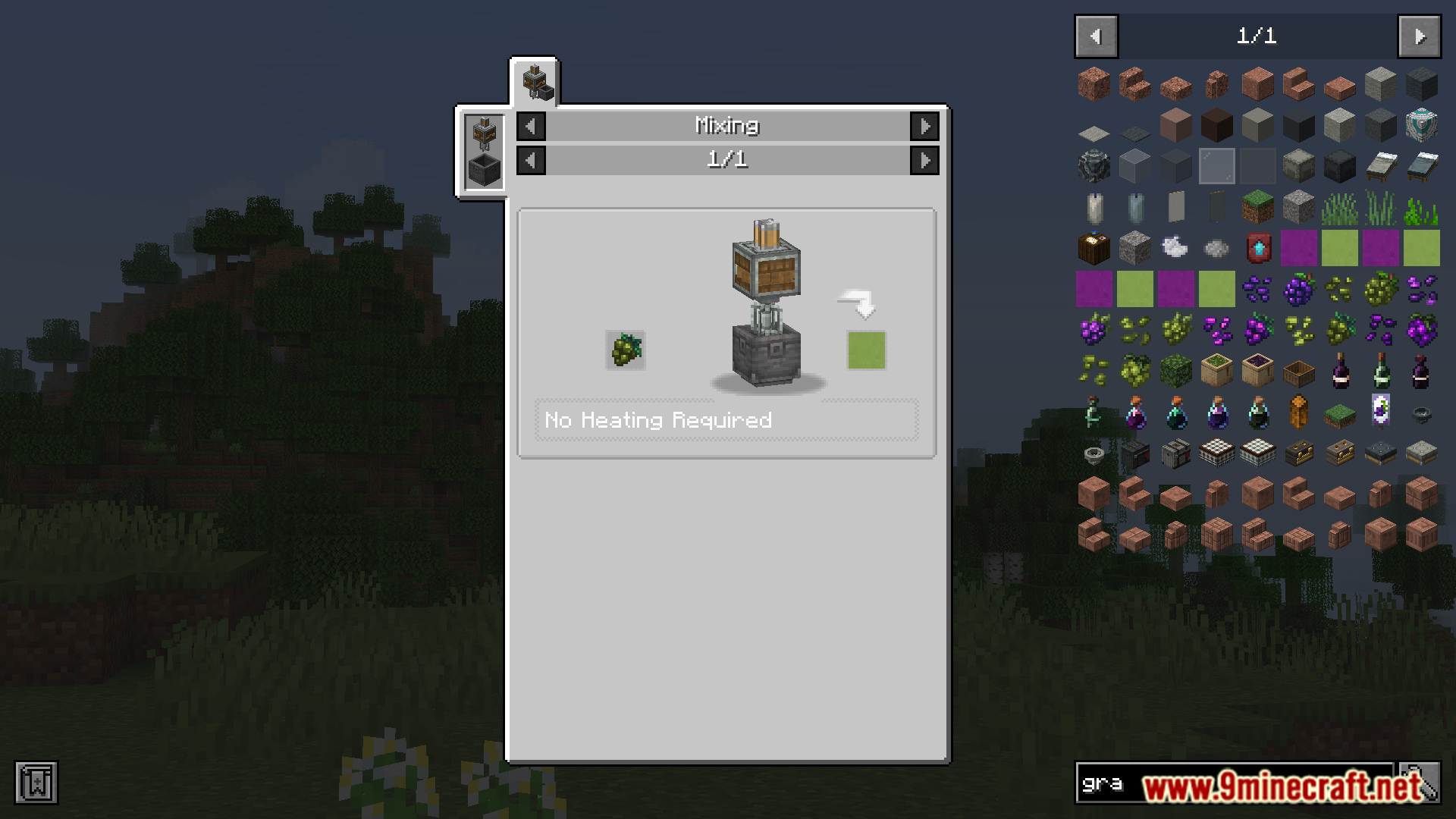Select the leafy grapevine block item
Viewport: 1456px width, 819px height.
coord(1176,371)
